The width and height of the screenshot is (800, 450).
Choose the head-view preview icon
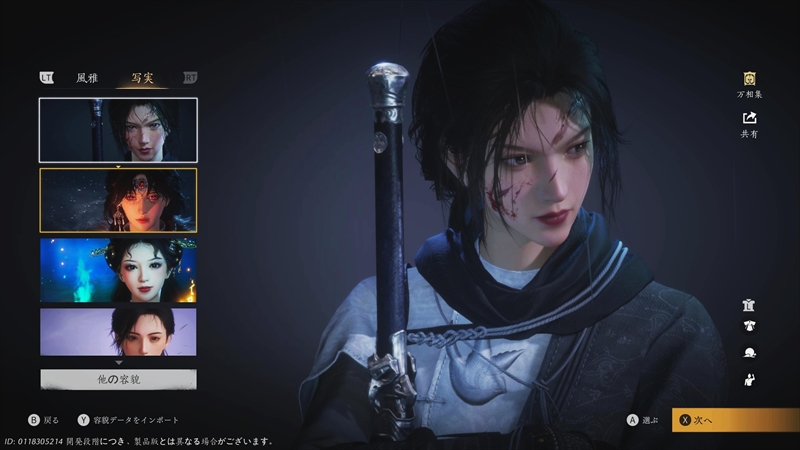click(x=748, y=353)
